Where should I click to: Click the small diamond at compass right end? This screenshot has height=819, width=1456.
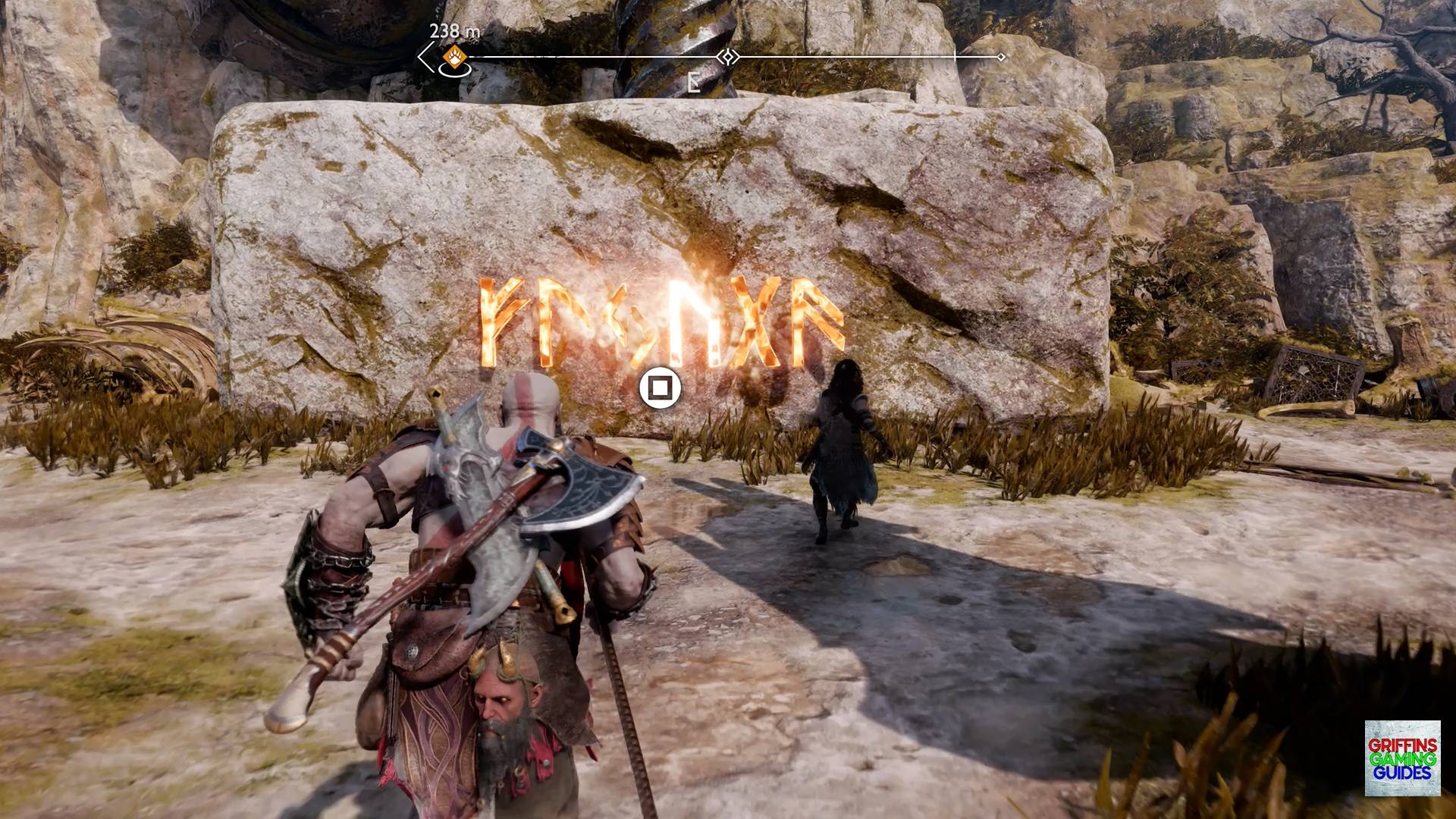point(1003,55)
